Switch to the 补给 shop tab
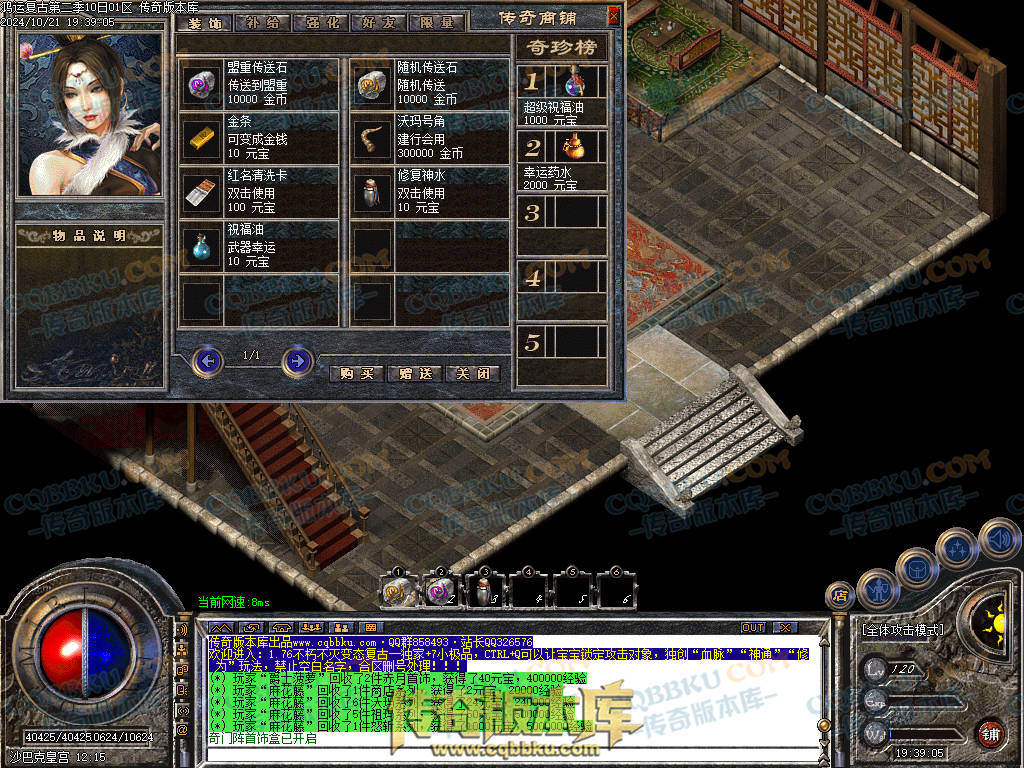1024x768 pixels. [262, 22]
